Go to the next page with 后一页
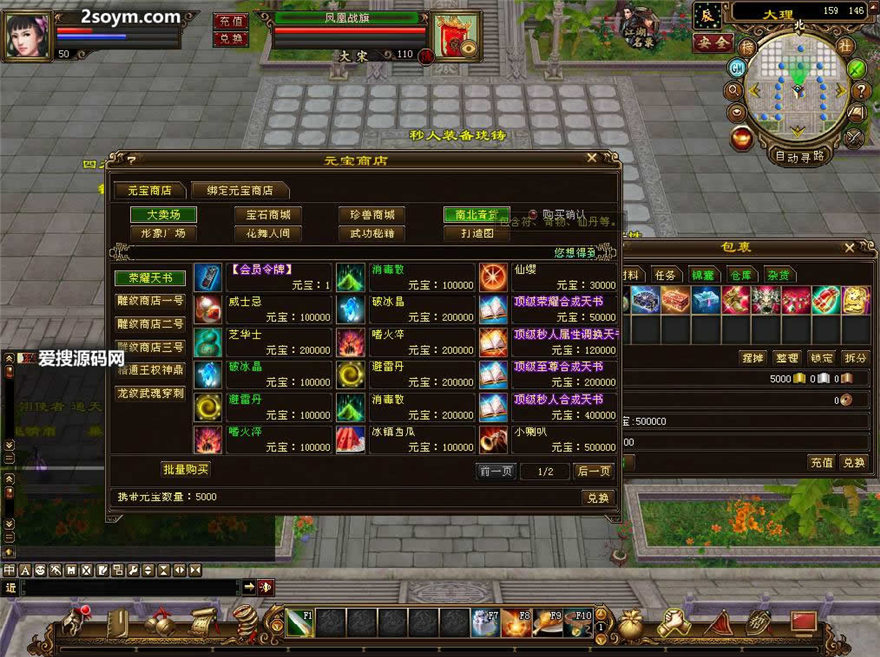Viewport: 880px width, 657px height. tap(594, 472)
